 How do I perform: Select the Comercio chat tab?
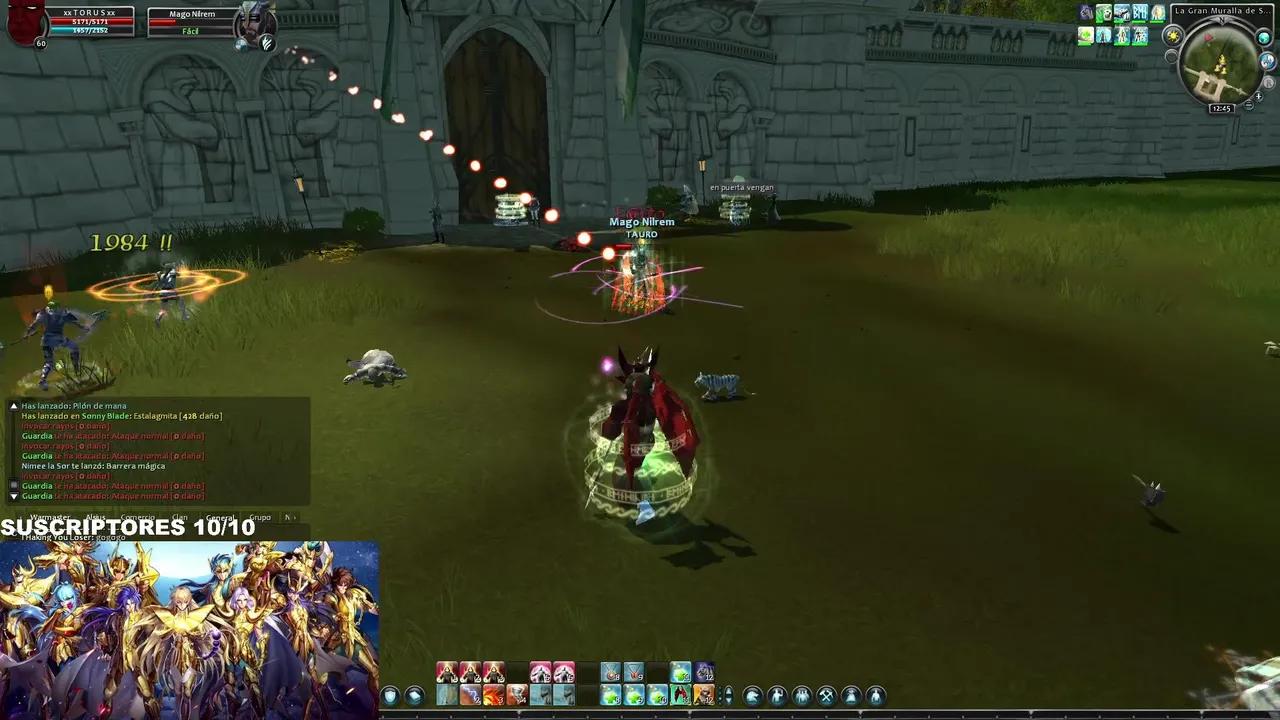click(x=138, y=518)
